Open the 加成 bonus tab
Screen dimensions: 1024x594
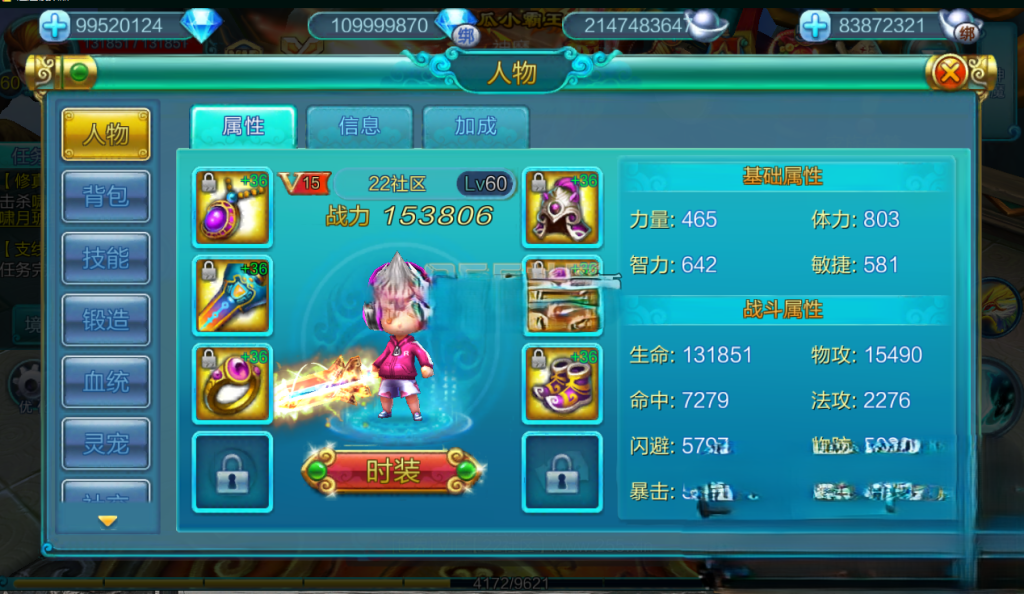475,126
